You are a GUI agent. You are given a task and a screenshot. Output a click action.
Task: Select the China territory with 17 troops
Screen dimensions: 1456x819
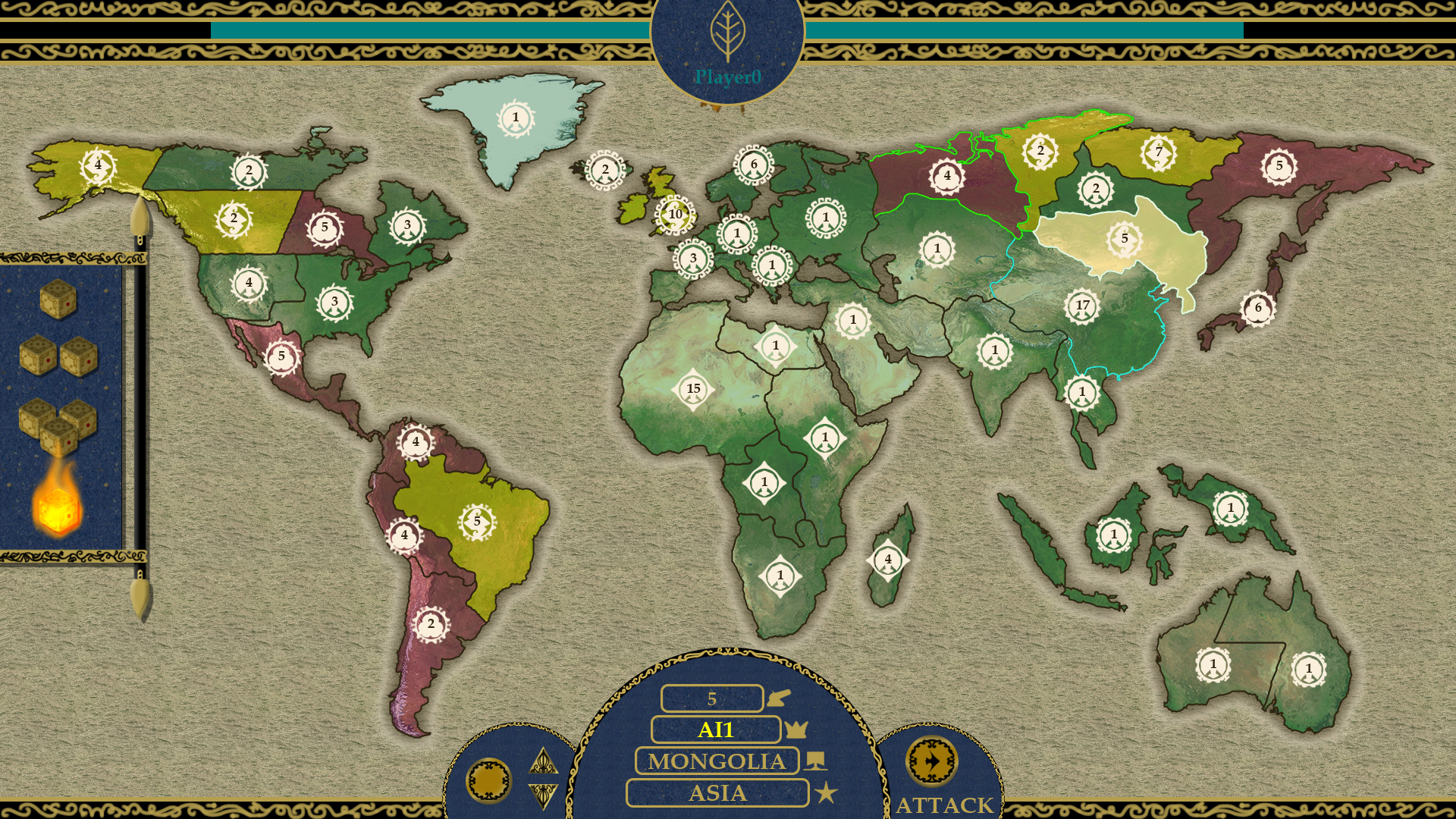pyautogui.click(x=1082, y=306)
